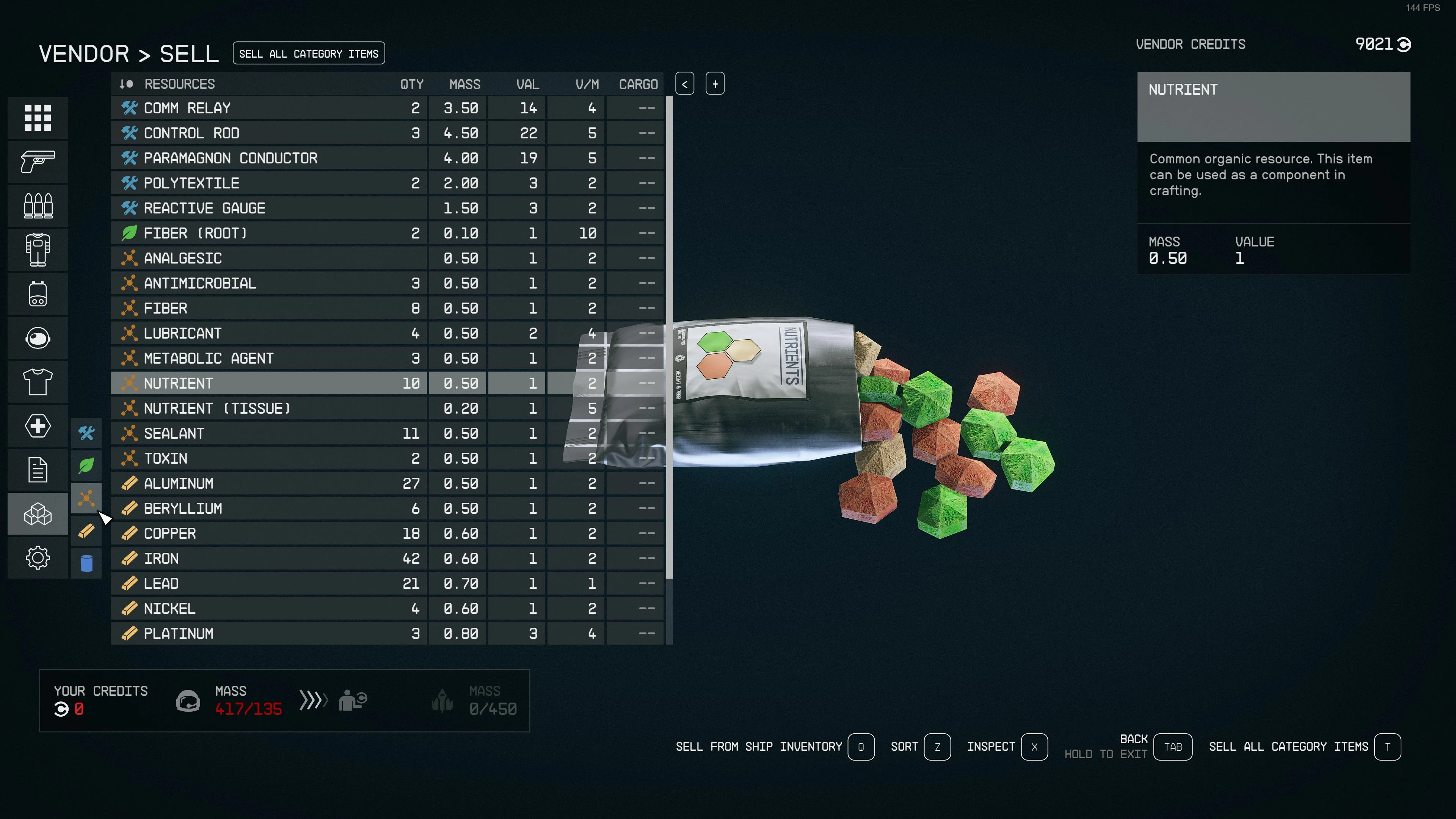Open the Aid category (medical cross)

[x=38, y=425]
